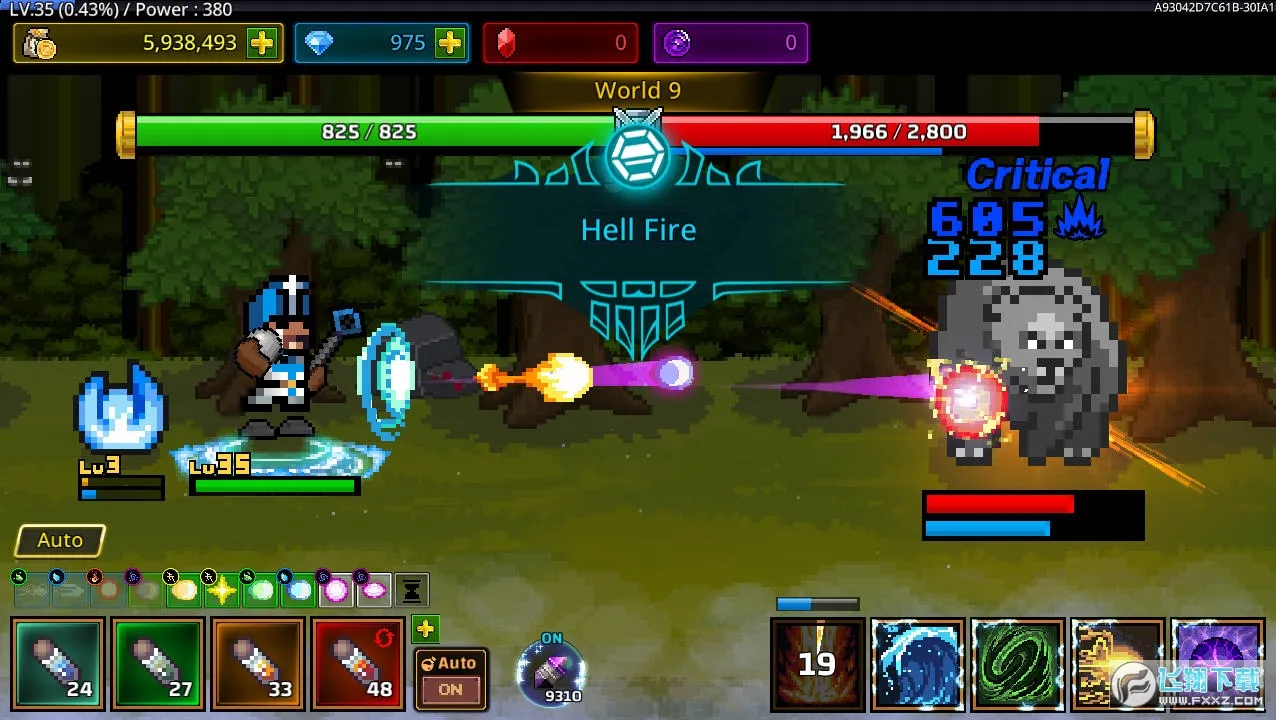The width and height of the screenshot is (1276, 720).
Task: Add a potion slot with the small plus
Action: pyautogui.click(x=426, y=629)
